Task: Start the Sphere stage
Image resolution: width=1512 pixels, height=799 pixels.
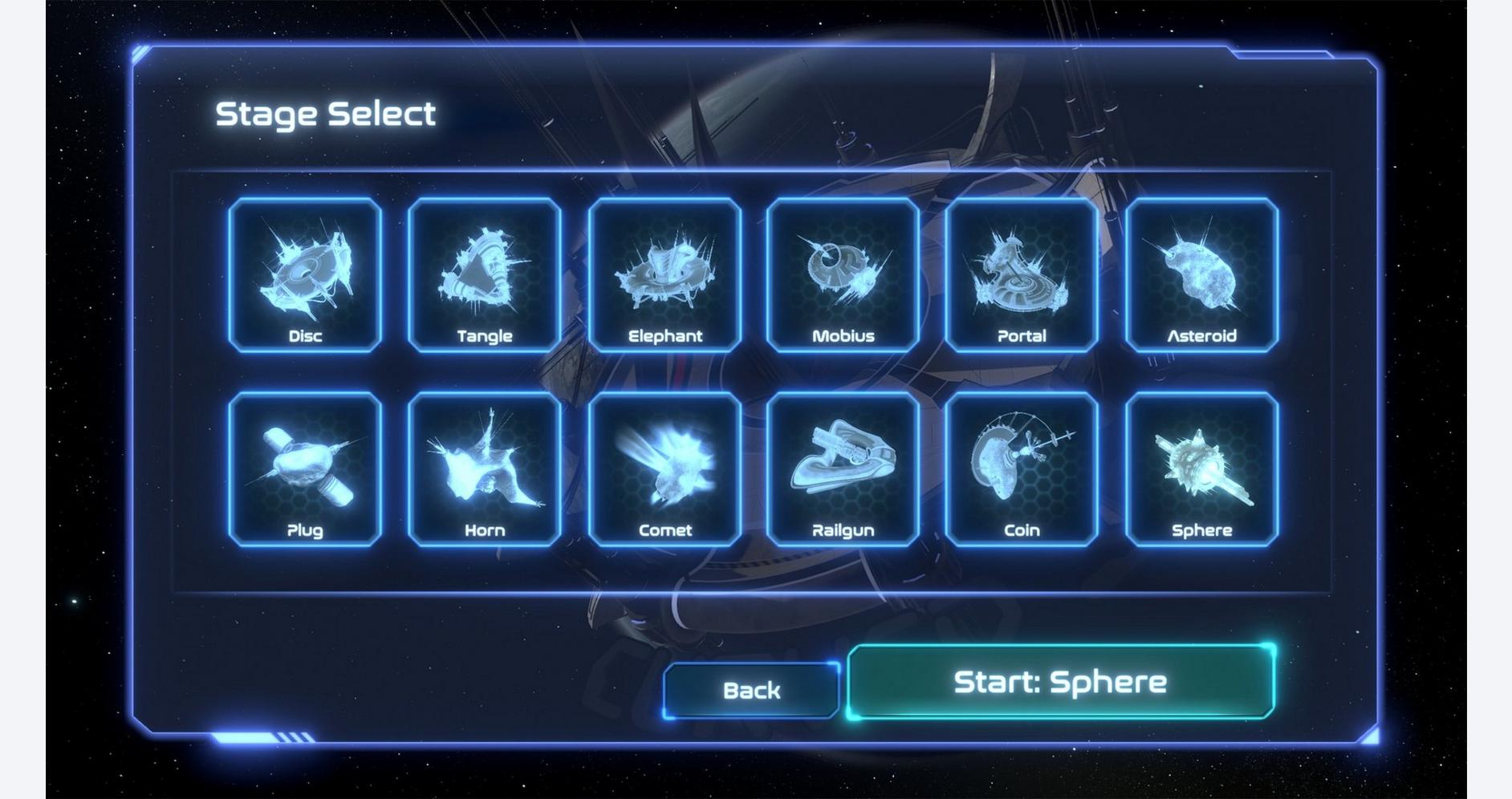Action: tap(1060, 682)
